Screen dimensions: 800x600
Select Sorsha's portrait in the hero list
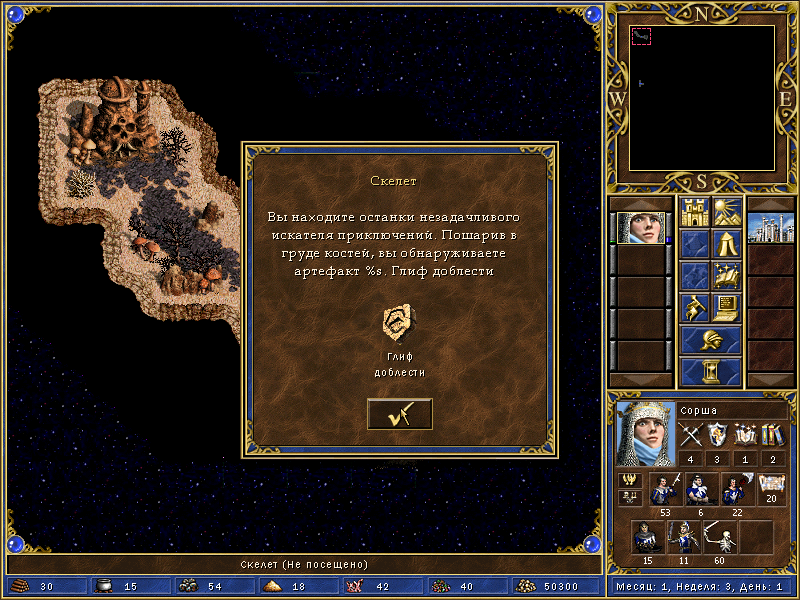pos(640,228)
